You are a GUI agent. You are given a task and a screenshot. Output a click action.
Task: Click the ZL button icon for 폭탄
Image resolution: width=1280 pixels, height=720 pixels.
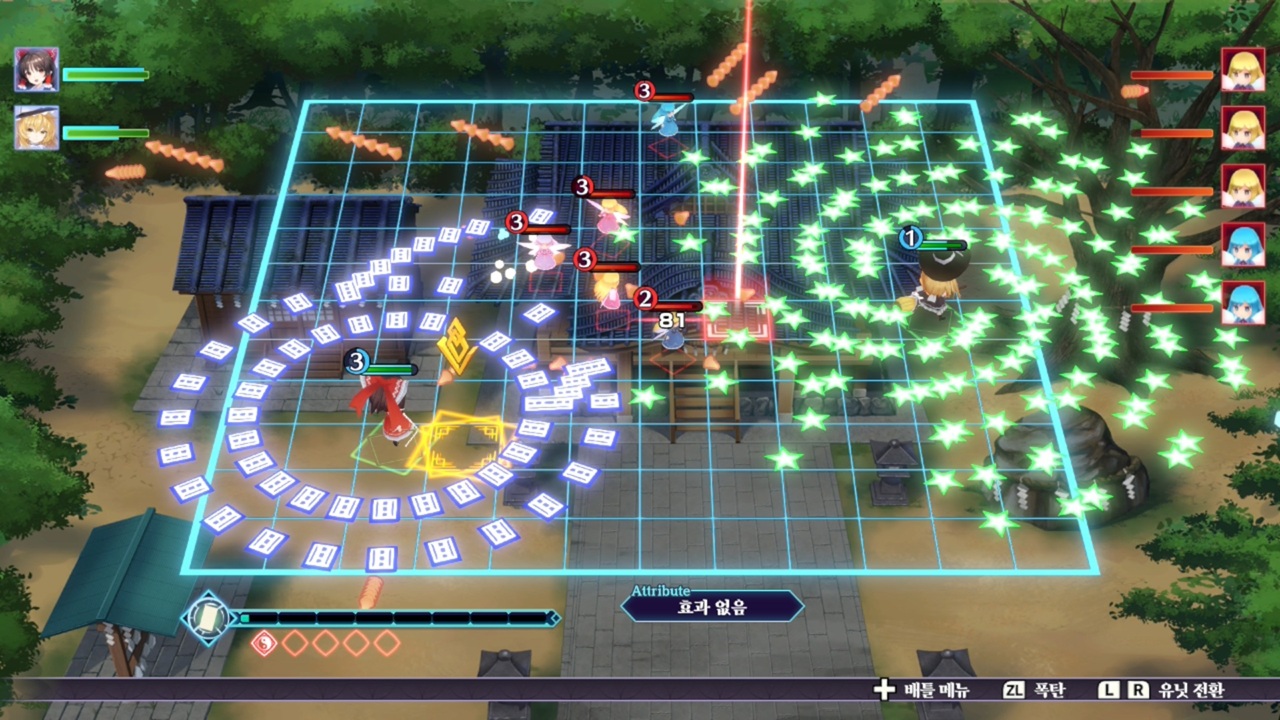pyautogui.click(x=1015, y=691)
